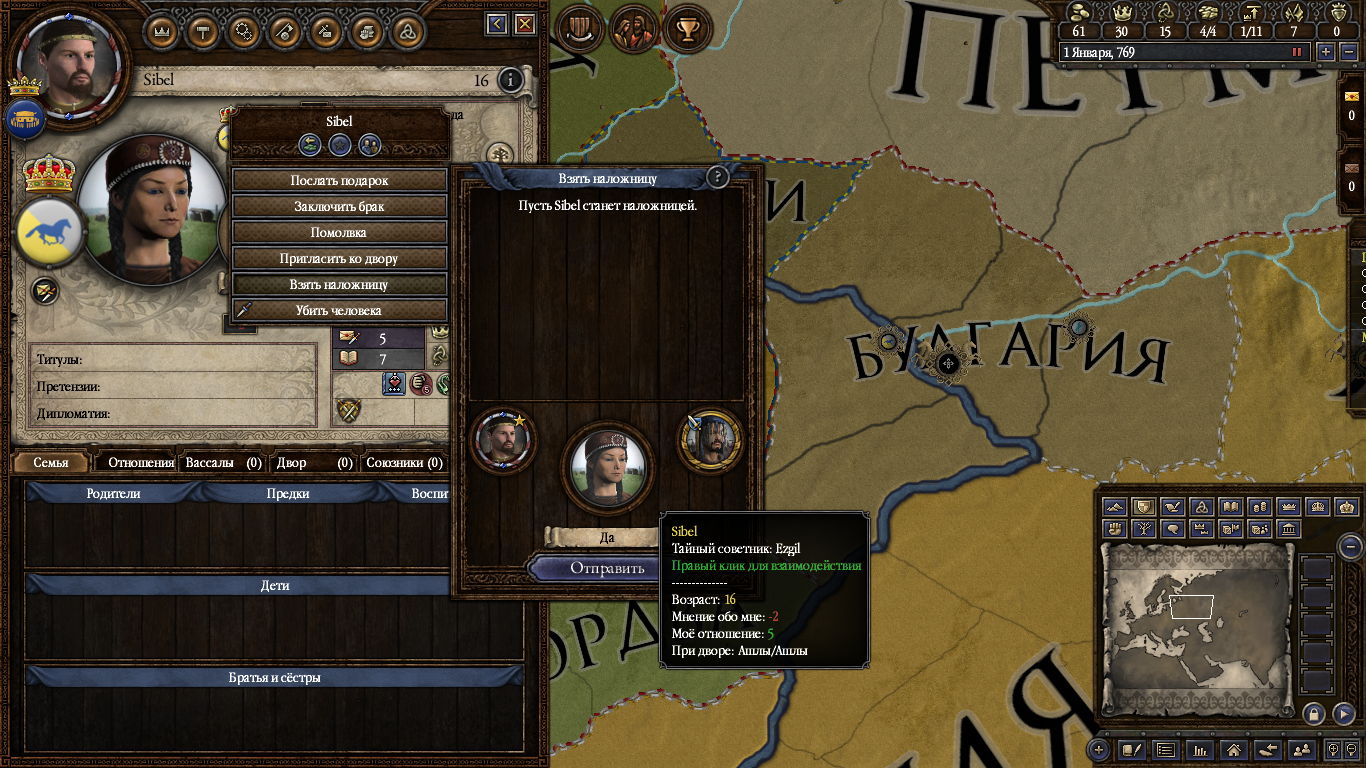
Task: Show the Вассалы tab
Action: point(223,463)
